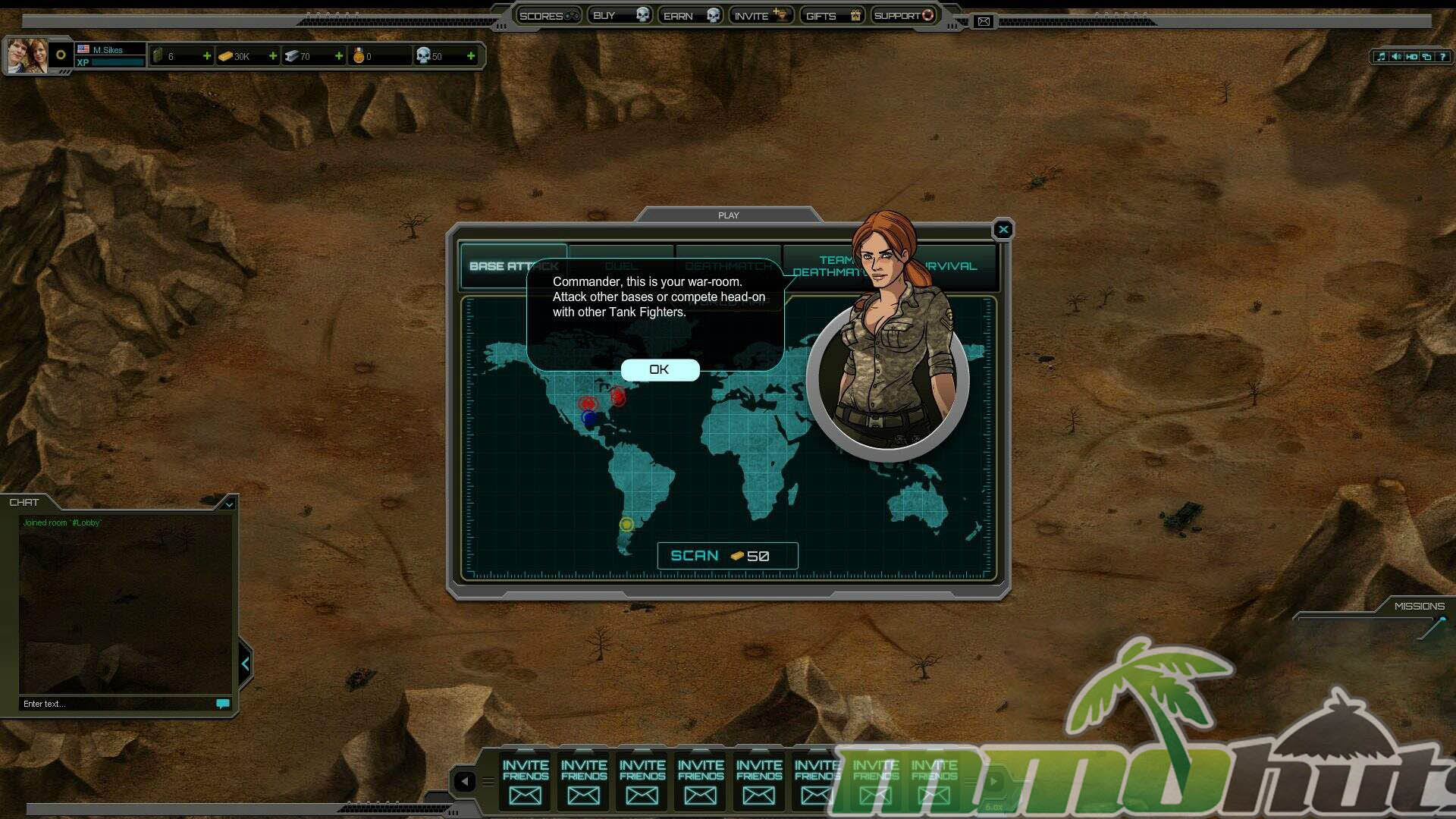Toggle the music note icon

point(1381,57)
